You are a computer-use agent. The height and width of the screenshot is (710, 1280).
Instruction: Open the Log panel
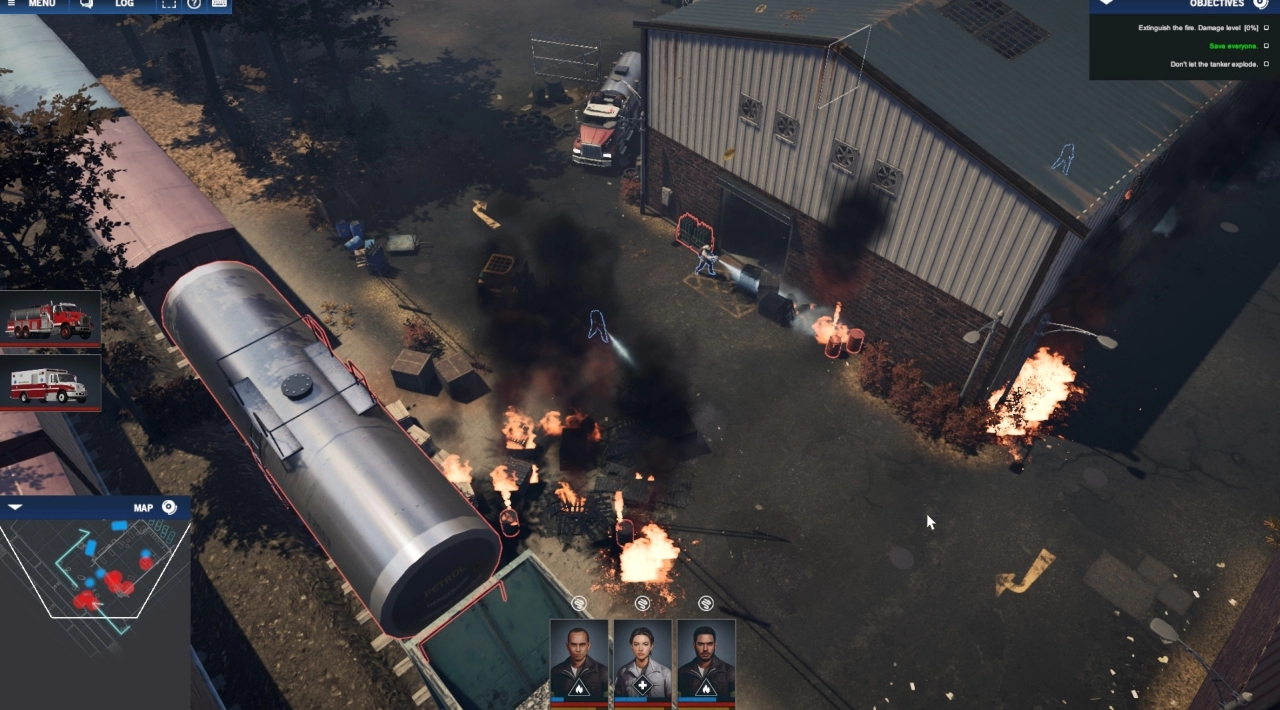pyautogui.click(x=113, y=4)
